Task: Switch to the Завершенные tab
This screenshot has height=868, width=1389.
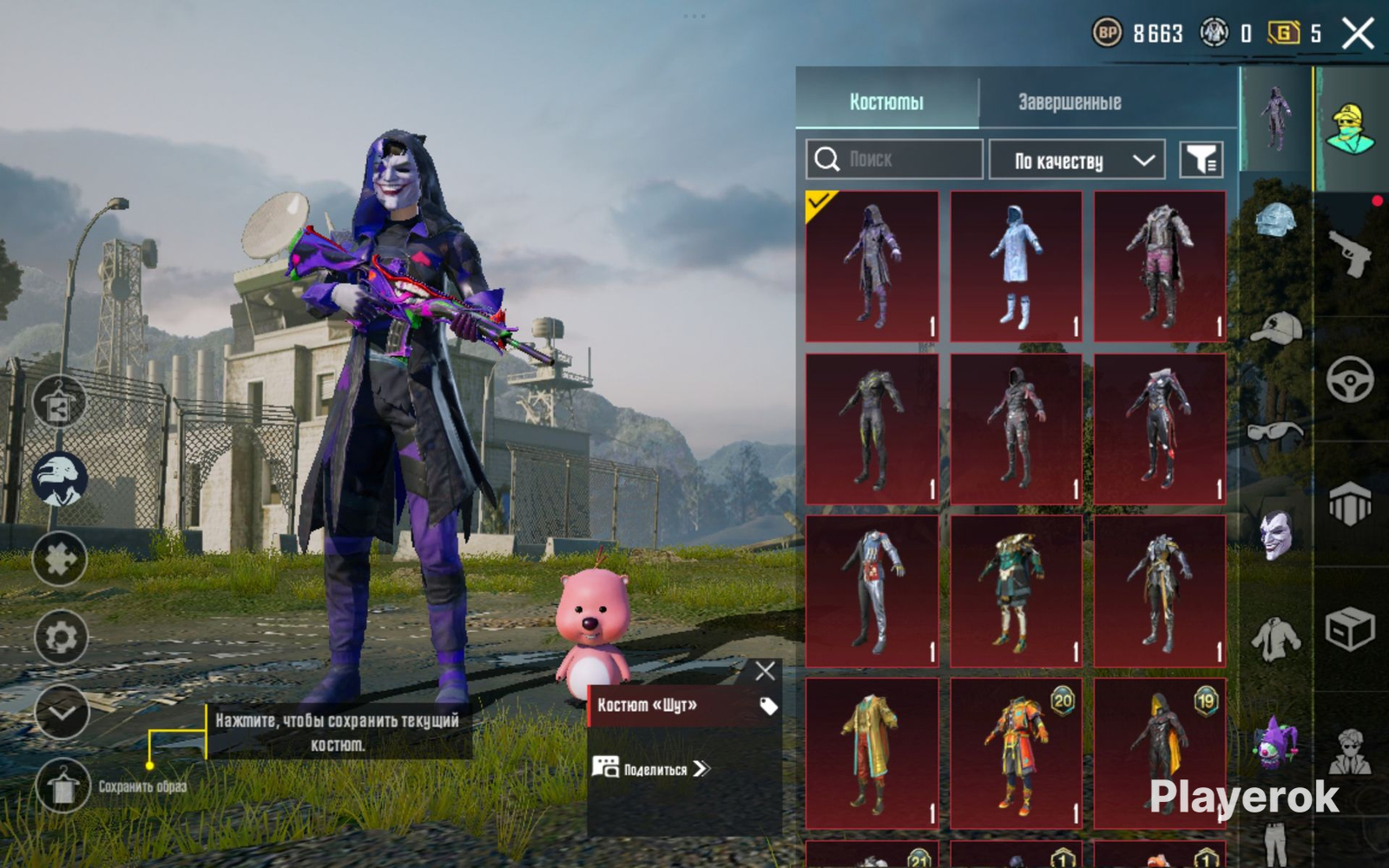Action: point(1070,102)
